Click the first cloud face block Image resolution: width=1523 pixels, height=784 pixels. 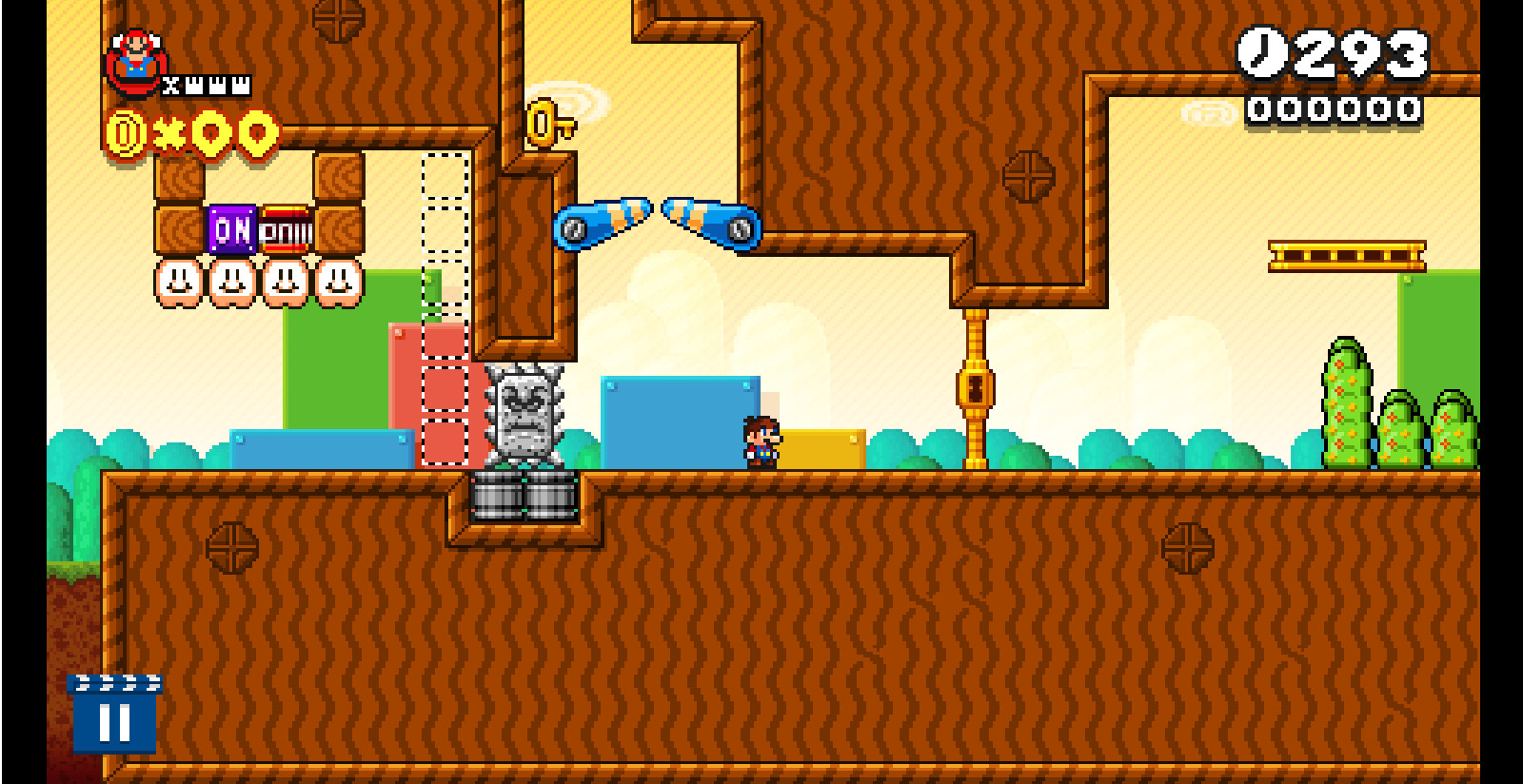click(x=177, y=283)
